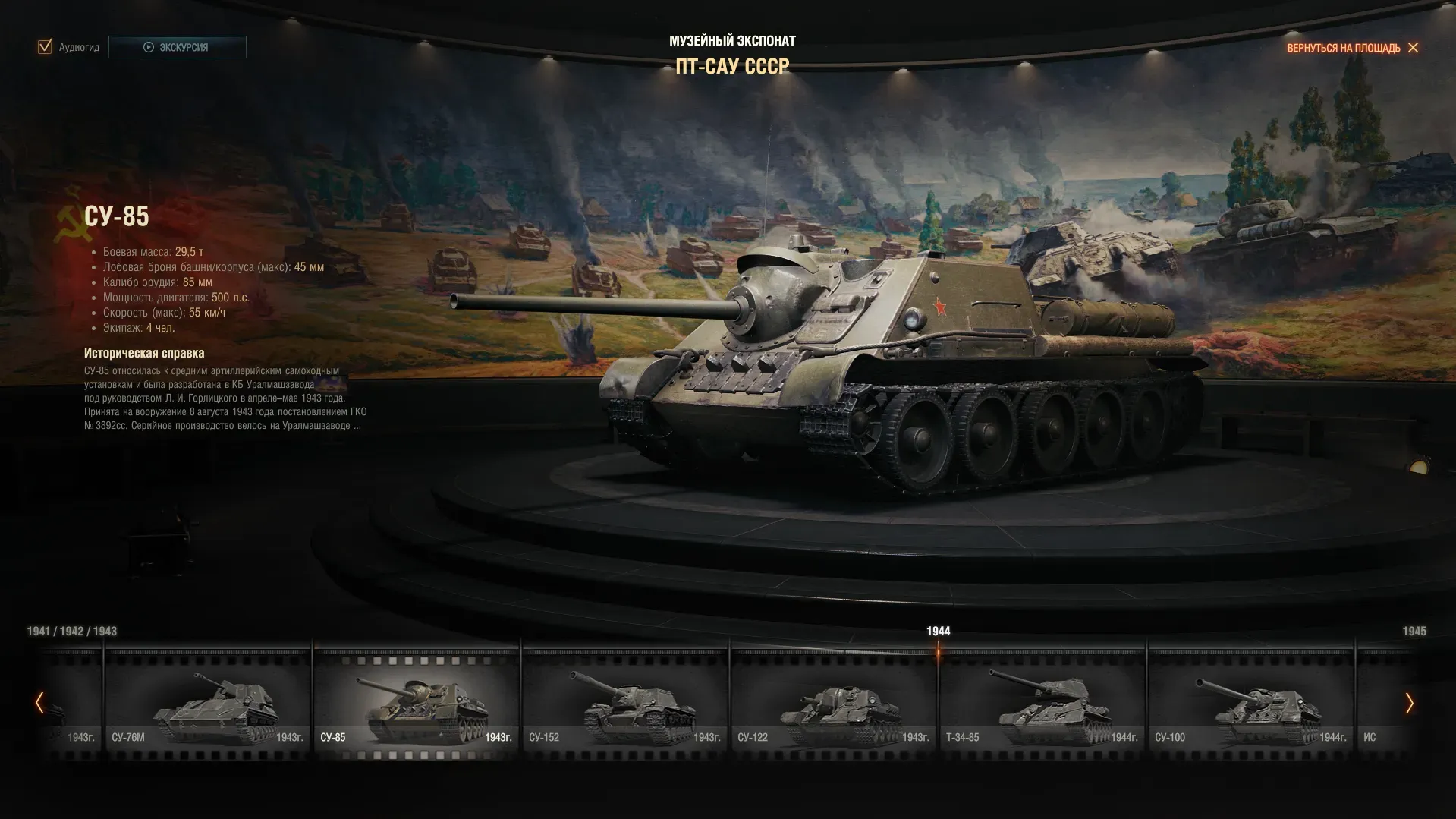Select the Т-34-85 thumbnail
The image size is (1456, 819).
[x=1042, y=702]
